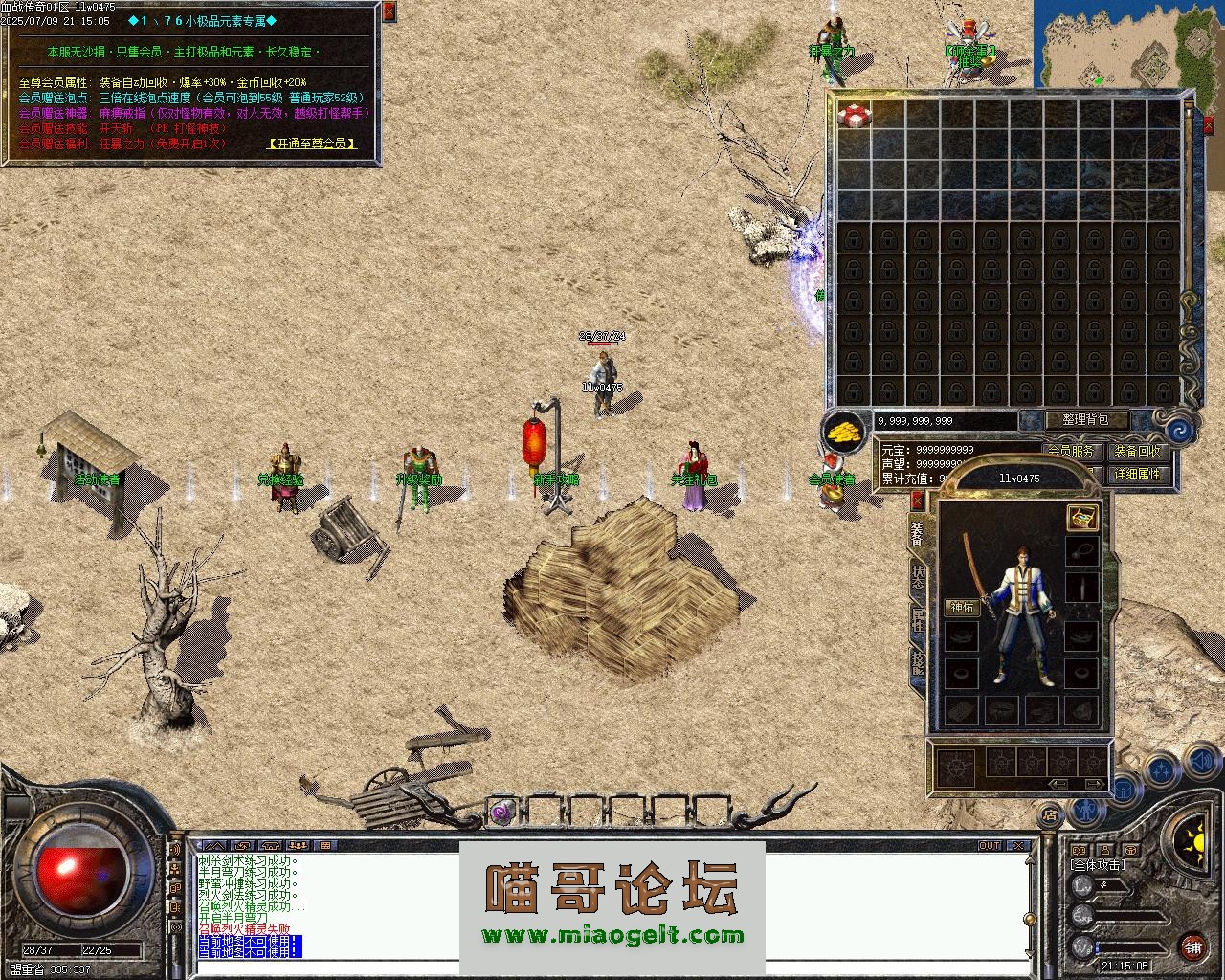
Task: Close the server announcement panel
Action: pyautogui.click(x=389, y=12)
